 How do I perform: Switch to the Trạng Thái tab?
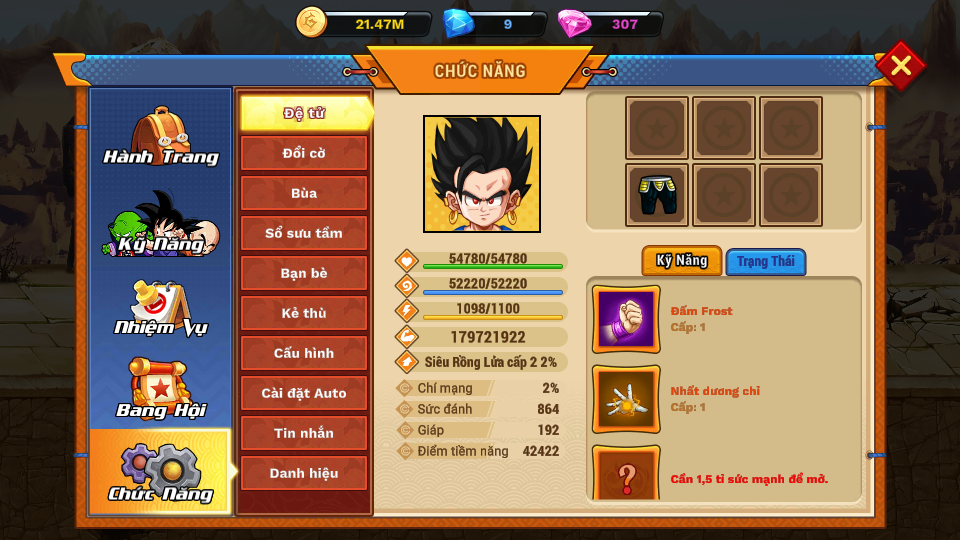(766, 262)
